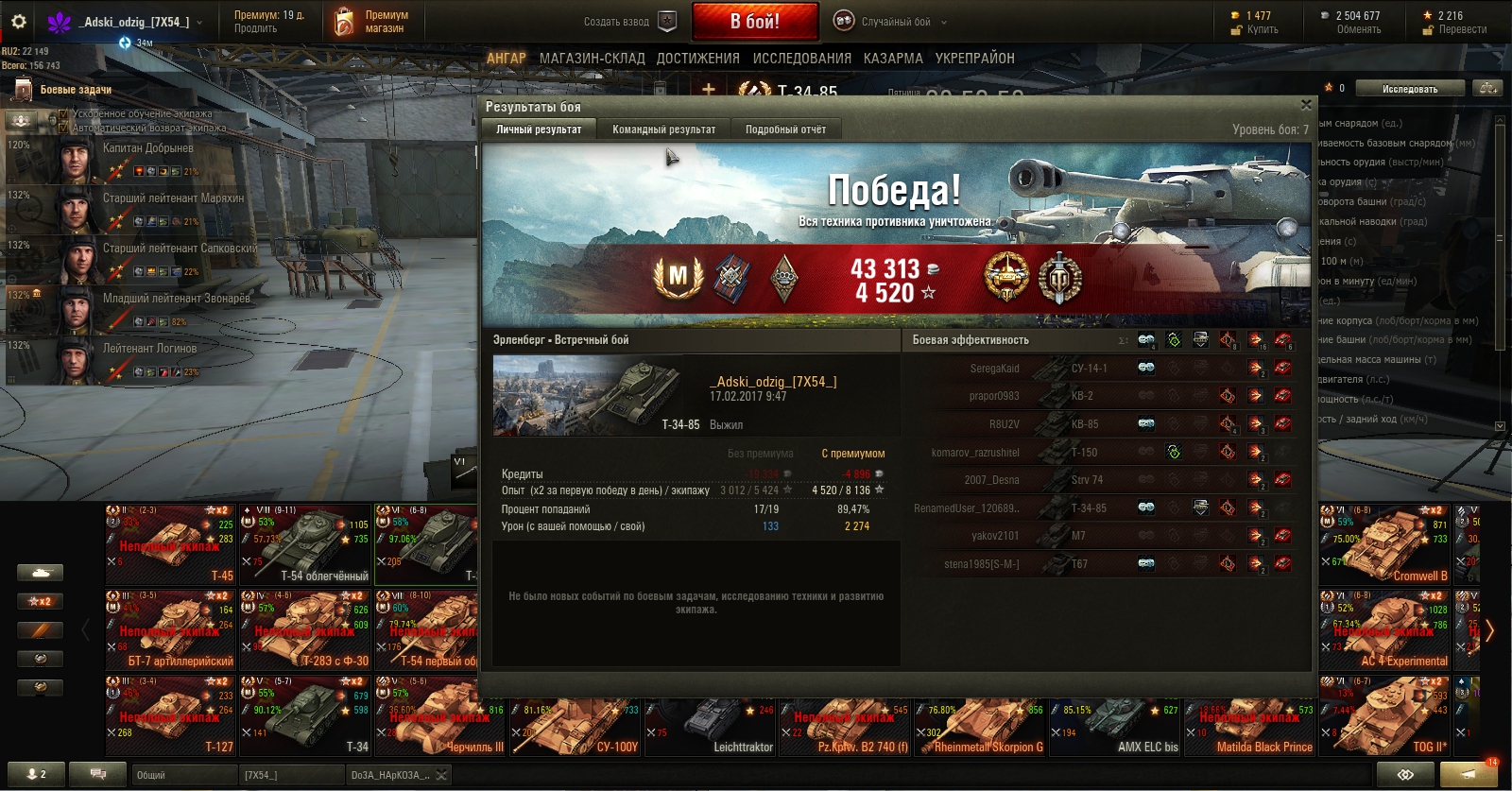1512x791 pixels.
Task: Toggle Ускоренное обучение экипажа checkbox
Action: coord(63,114)
